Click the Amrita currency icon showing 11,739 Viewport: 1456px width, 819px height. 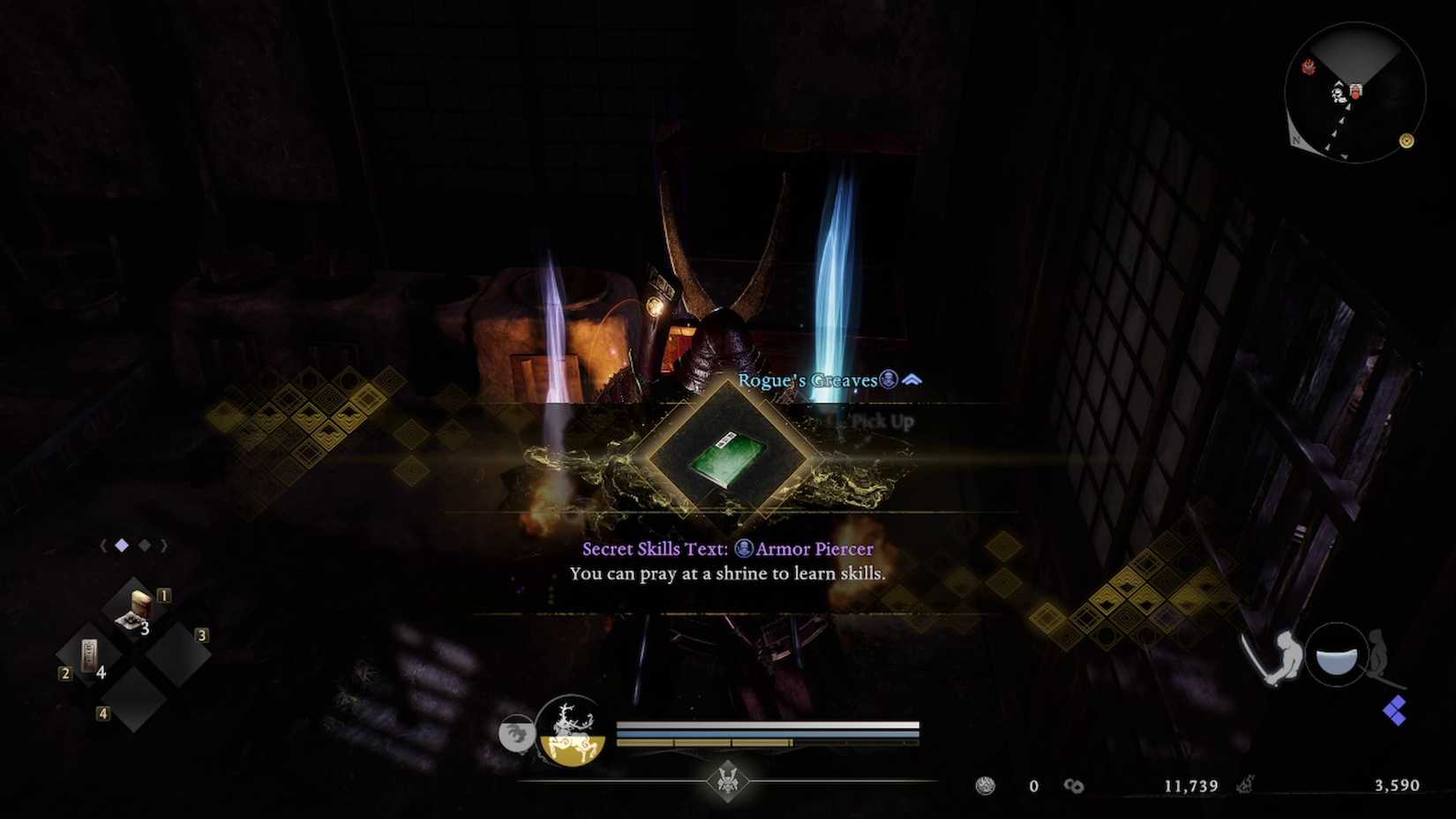[x=1075, y=785]
